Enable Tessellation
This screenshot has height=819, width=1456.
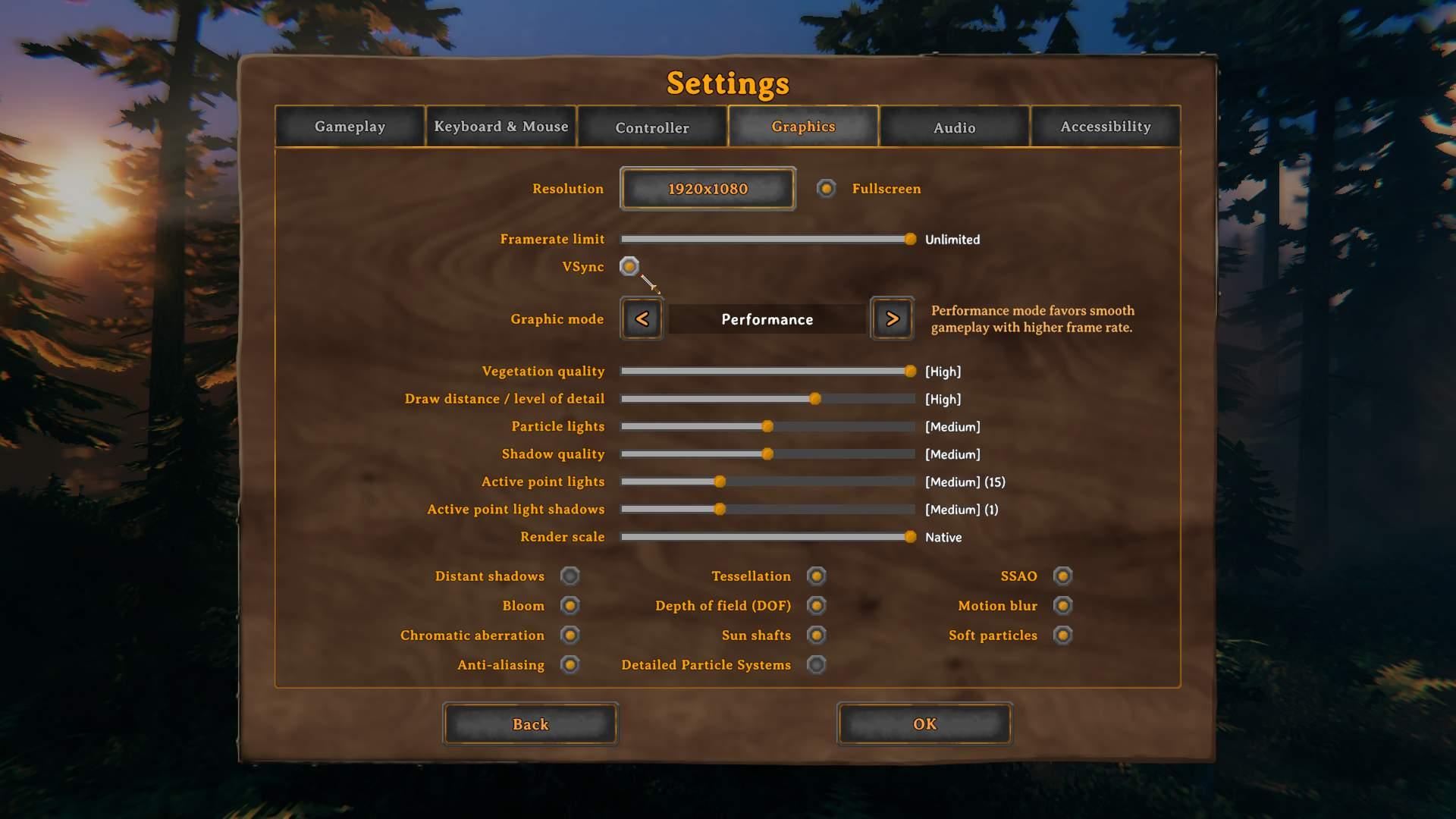tap(816, 576)
